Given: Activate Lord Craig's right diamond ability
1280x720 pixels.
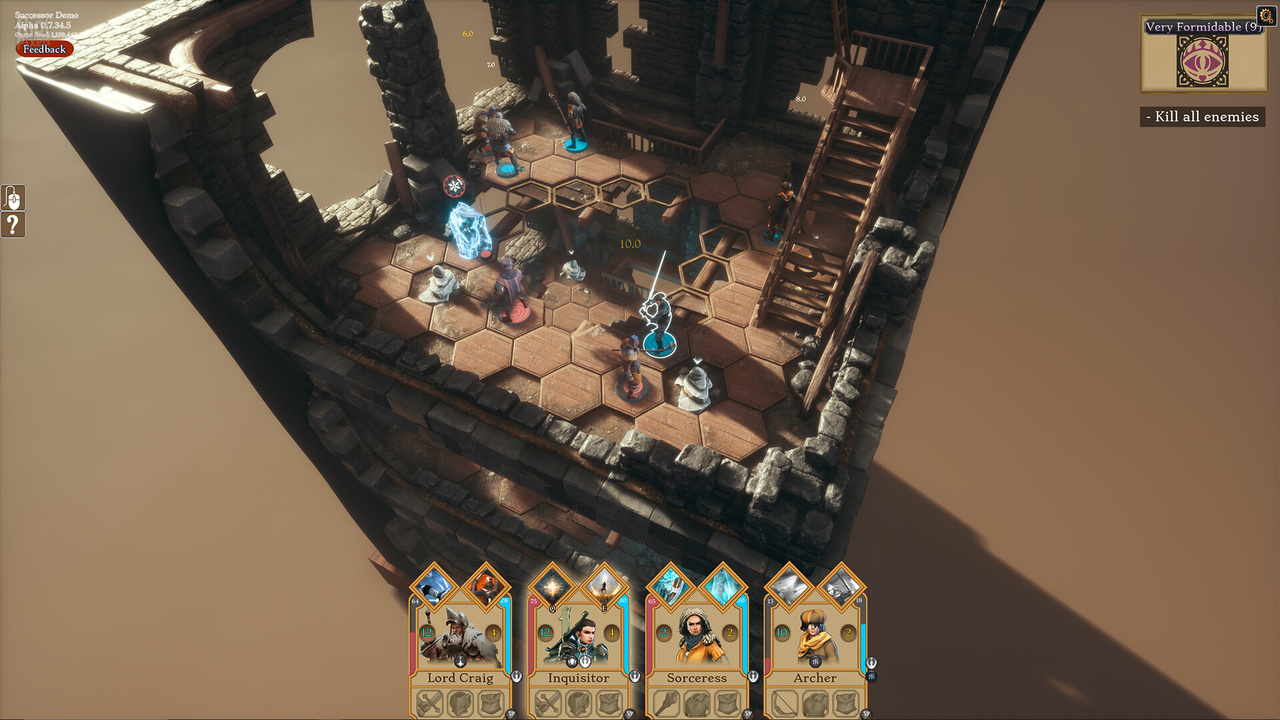Looking at the screenshot, I should (x=487, y=587).
